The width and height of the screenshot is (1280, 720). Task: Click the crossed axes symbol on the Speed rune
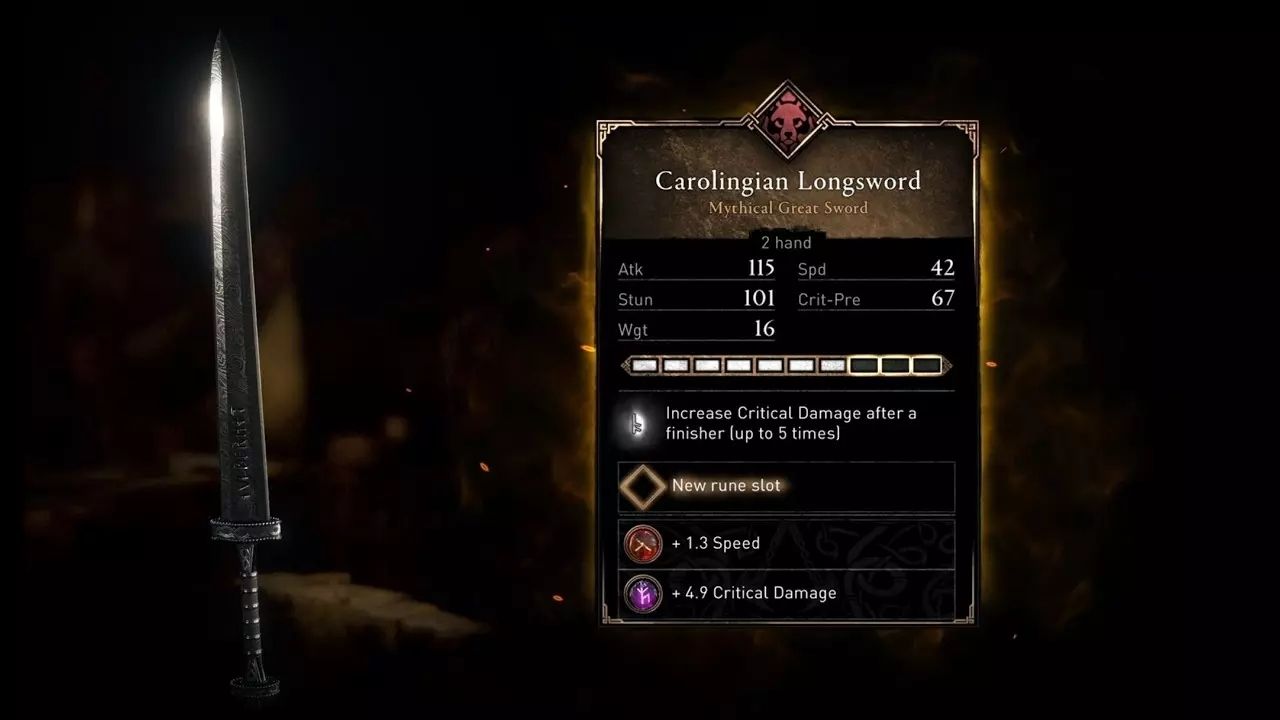pyautogui.click(x=643, y=544)
